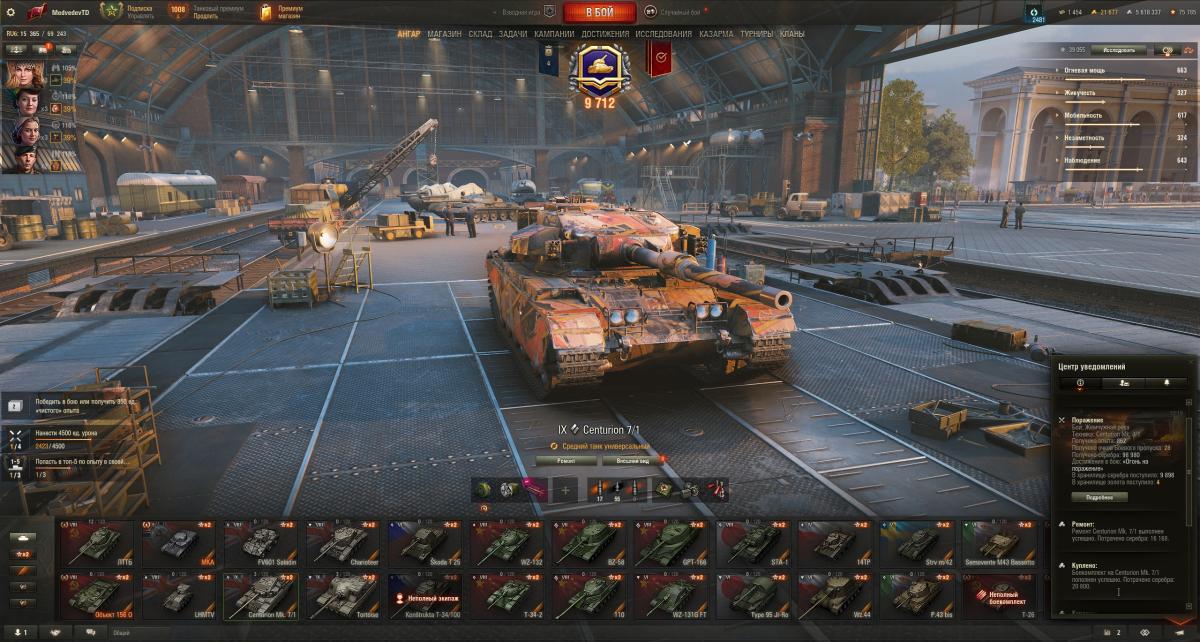Screen dimensions: 1200x642
Task: Click the empty equipment slot with plus sign
Action: click(565, 489)
